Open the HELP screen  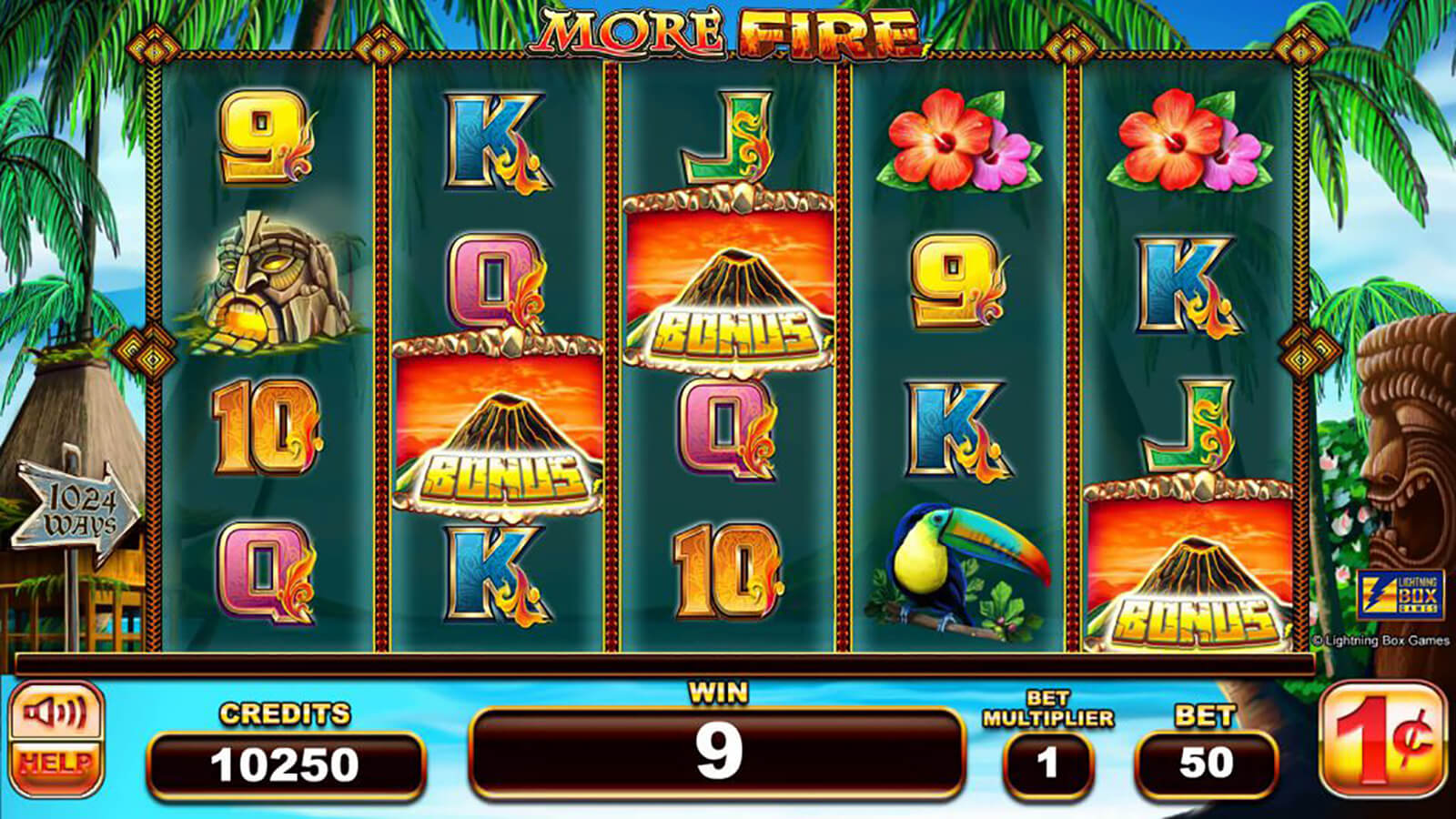(x=56, y=764)
